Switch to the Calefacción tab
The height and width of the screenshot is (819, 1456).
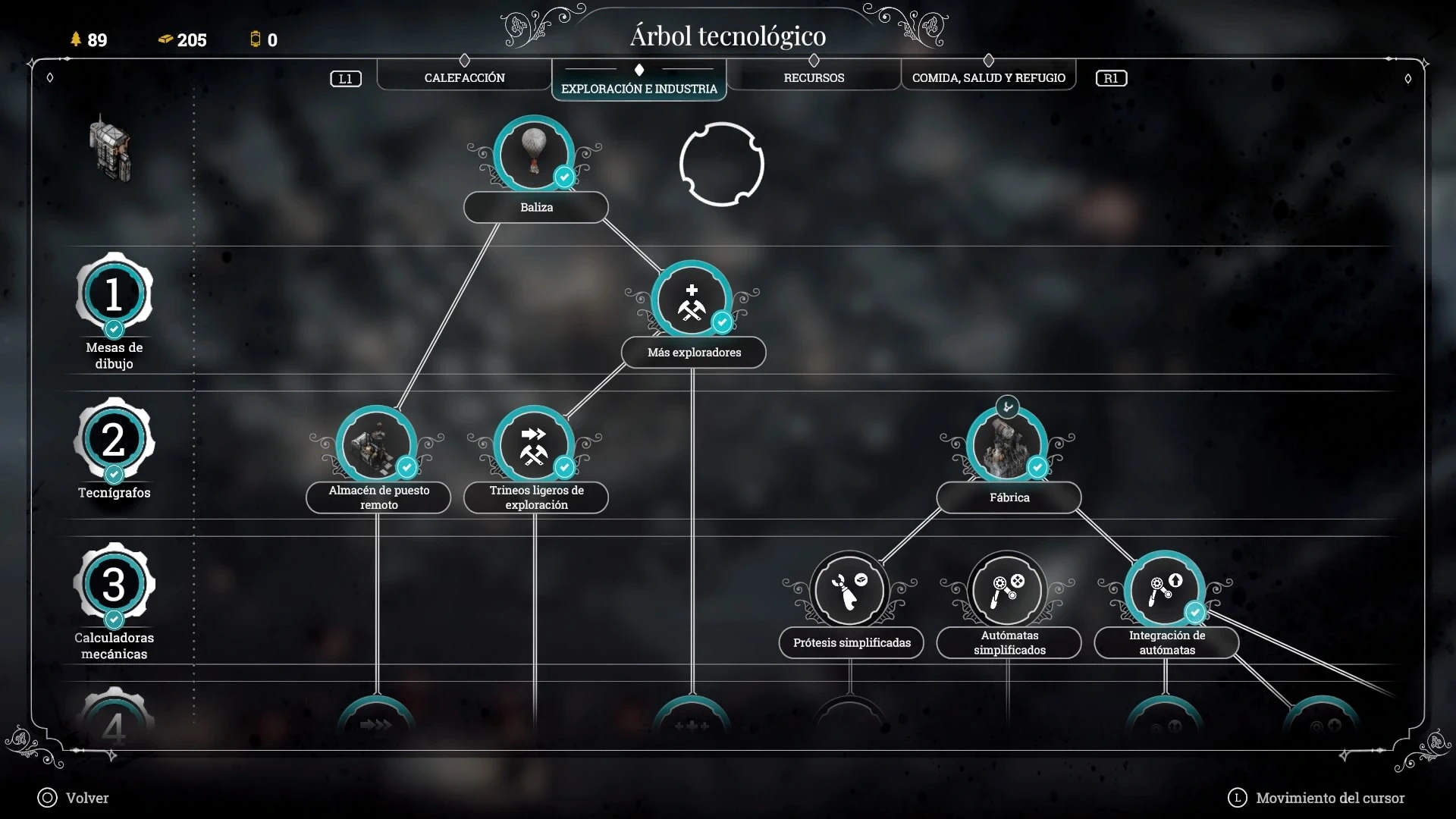[x=464, y=77]
